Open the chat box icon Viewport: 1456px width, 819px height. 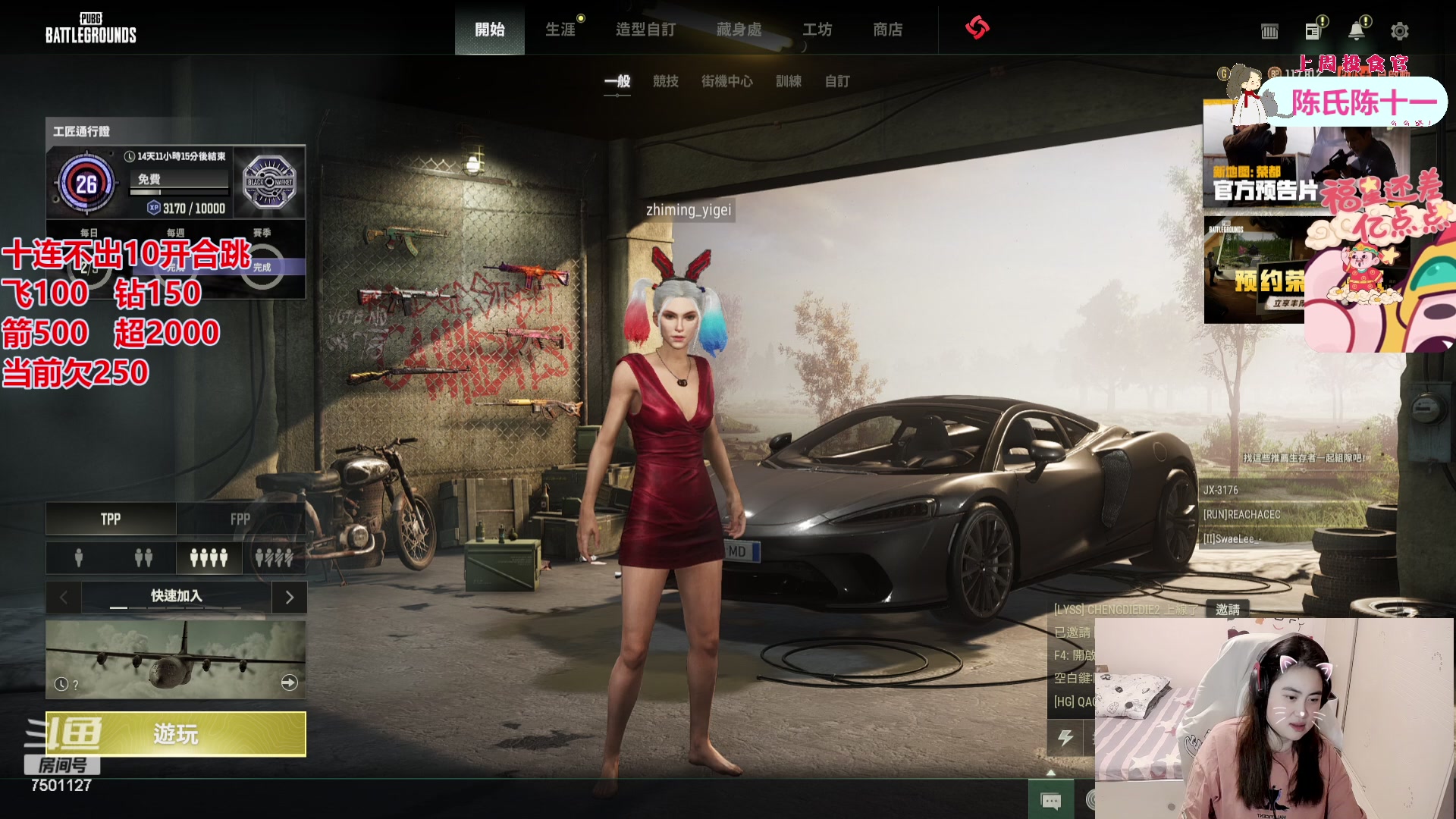pos(1051,801)
